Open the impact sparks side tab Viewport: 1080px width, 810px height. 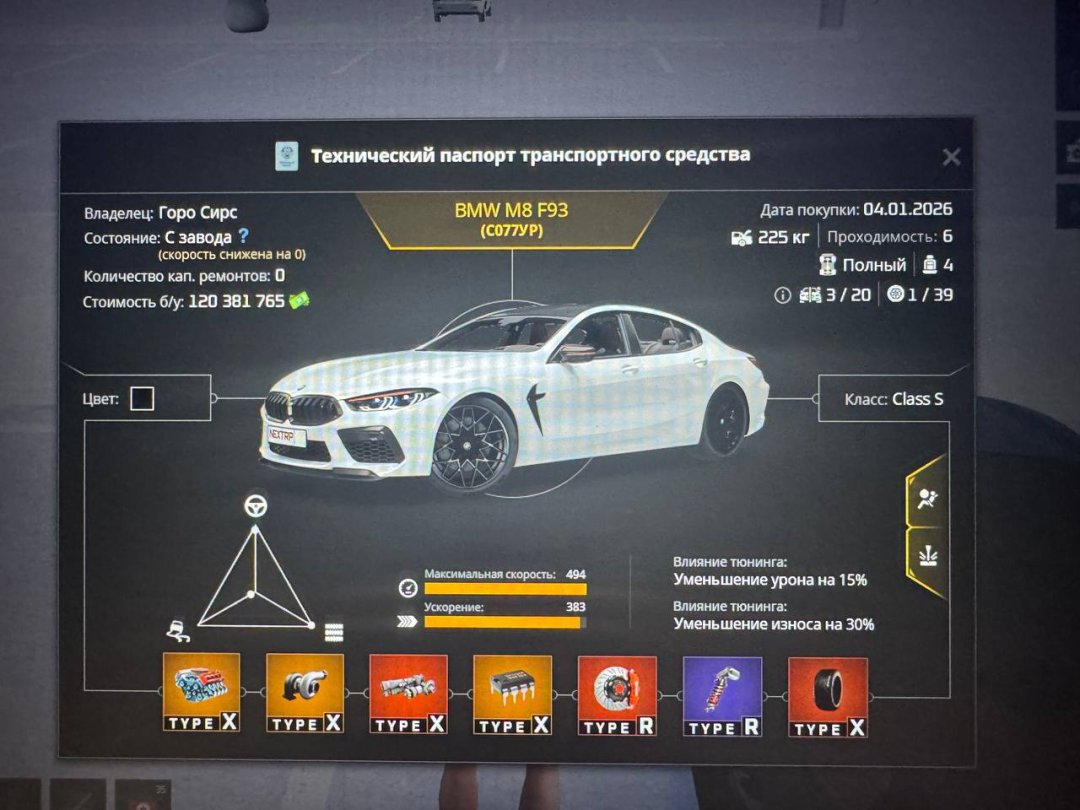(927, 557)
